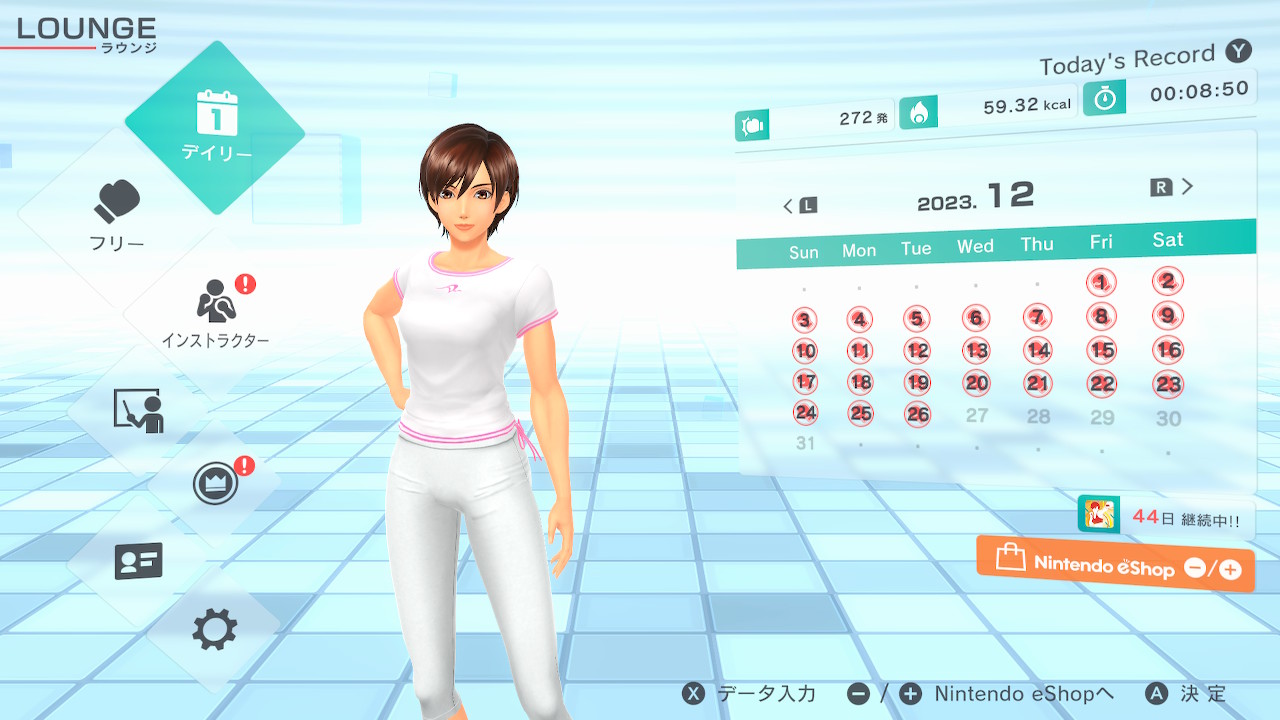Open the デイリー daily workout menu
1280x720 pixels.
point(215,127)
